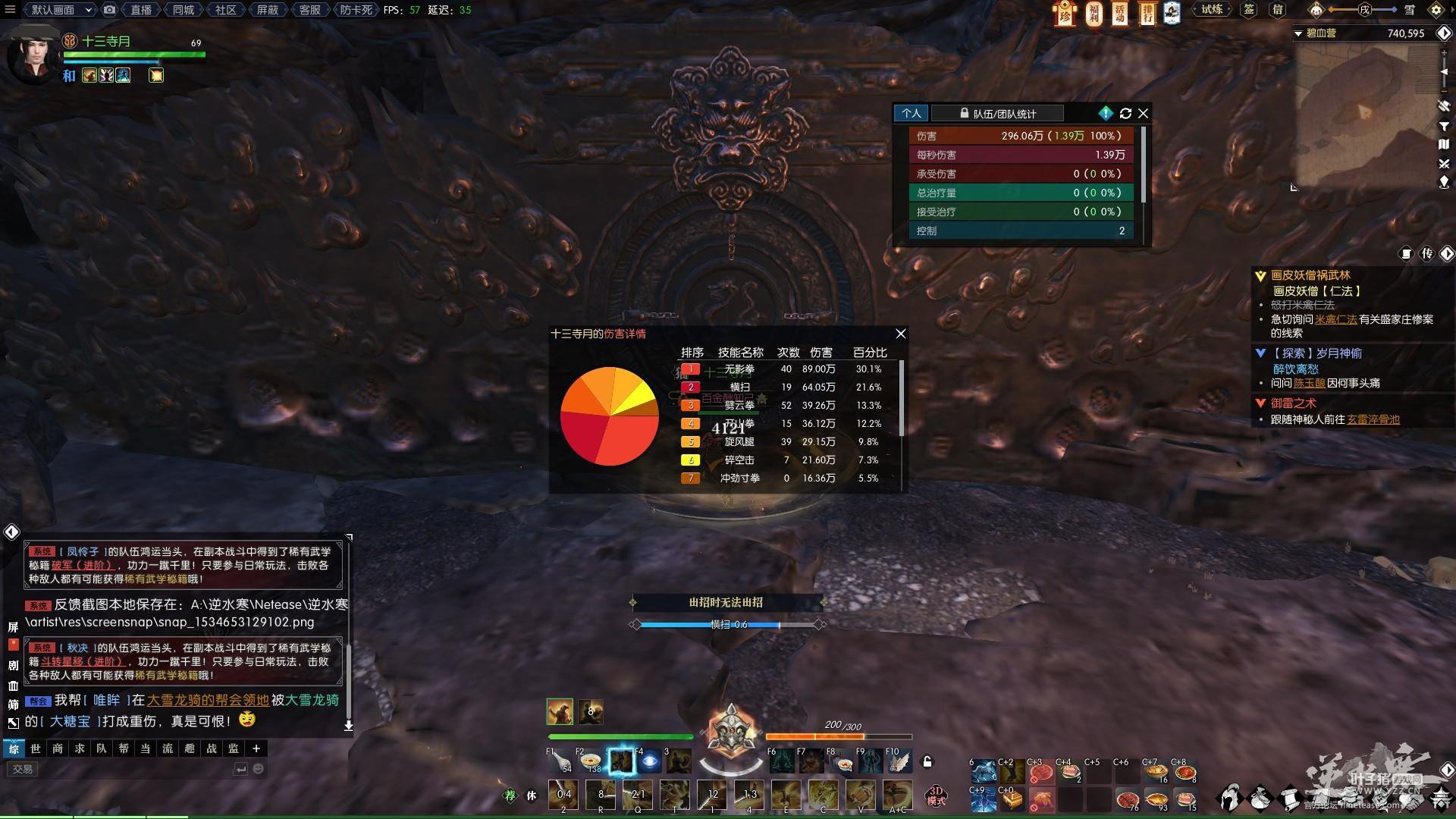Switch to the 个人 statistics tab
1456x819 pixels.
pos(912,114)
